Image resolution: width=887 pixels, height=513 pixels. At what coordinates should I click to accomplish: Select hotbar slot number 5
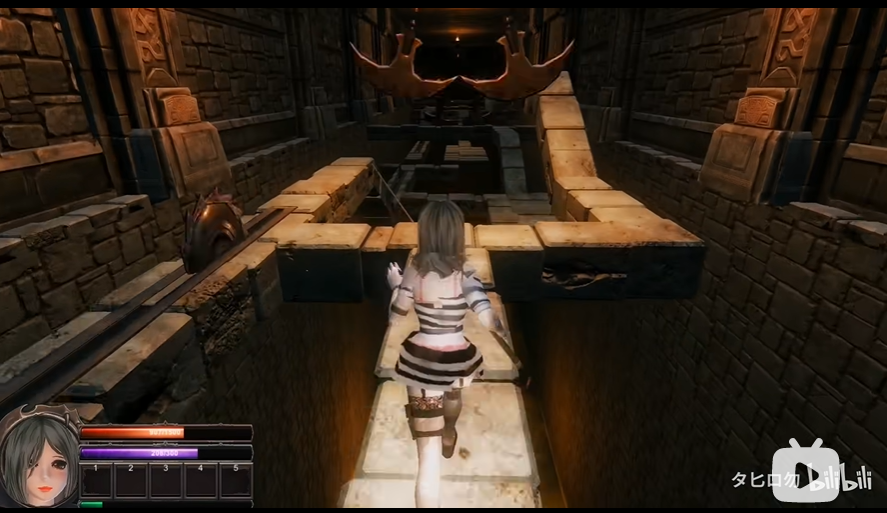pyautogui.click(x=236, y=480)
